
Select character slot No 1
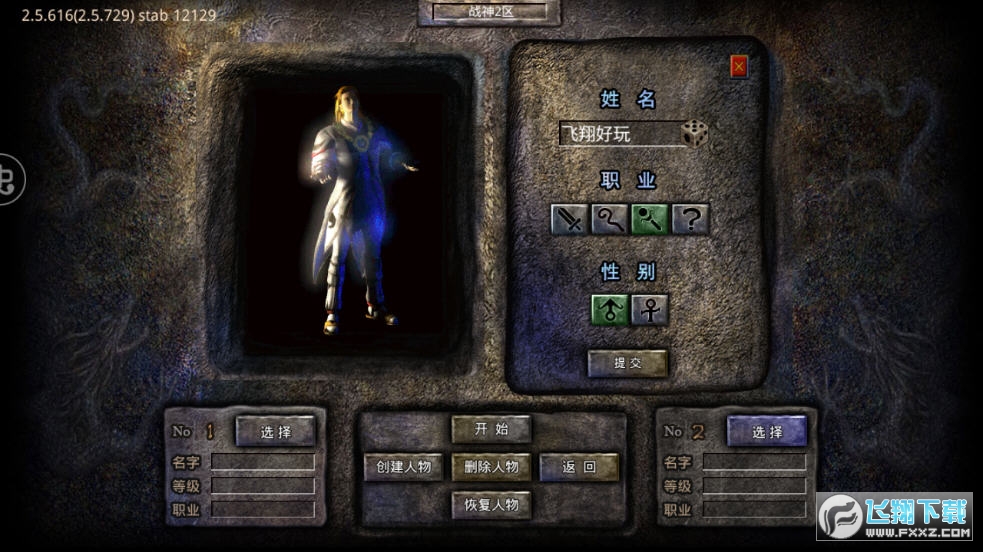[x=275, y=432]
